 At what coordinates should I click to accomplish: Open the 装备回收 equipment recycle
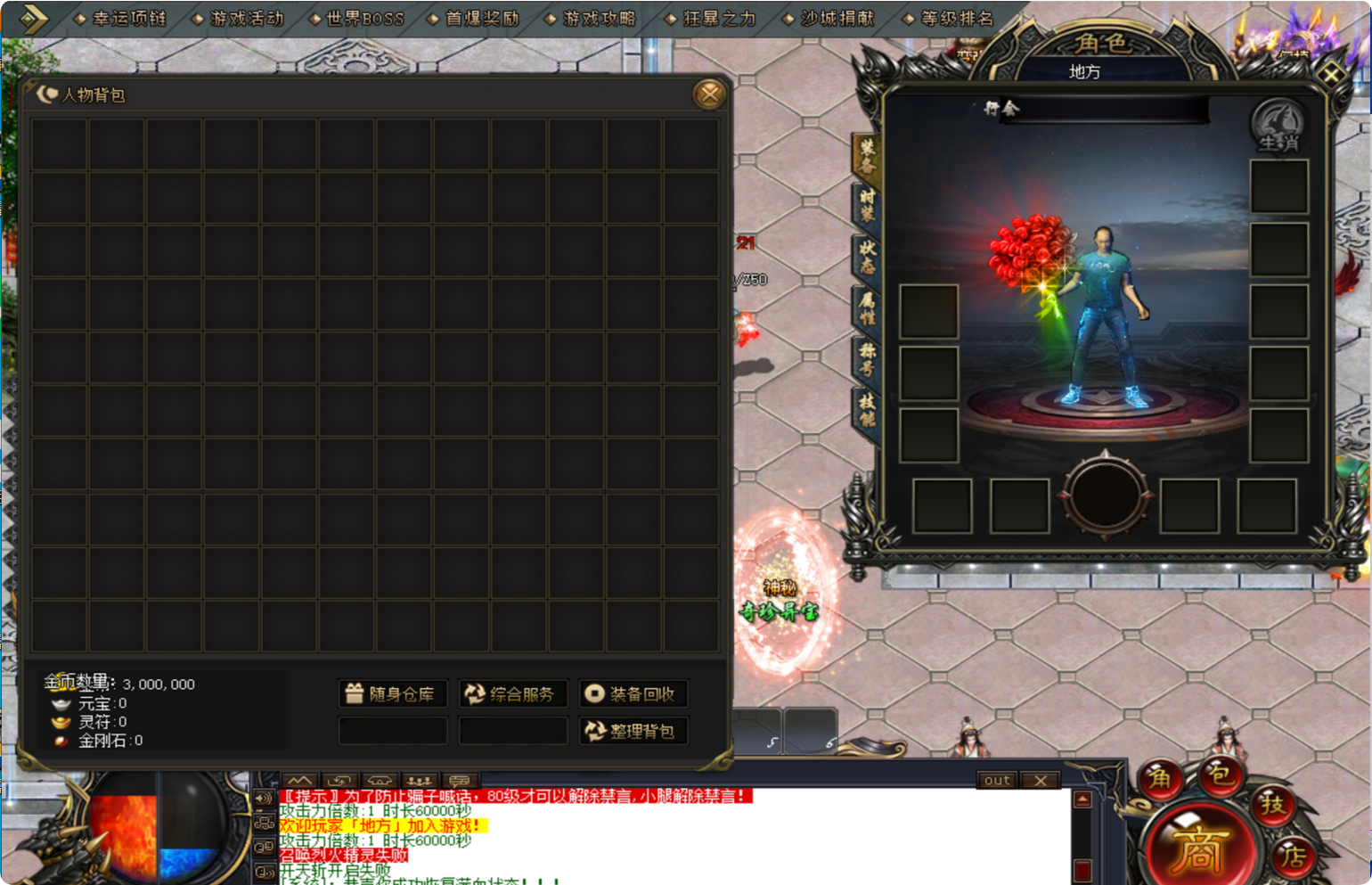pyautogui.click(x=633, y=693)
